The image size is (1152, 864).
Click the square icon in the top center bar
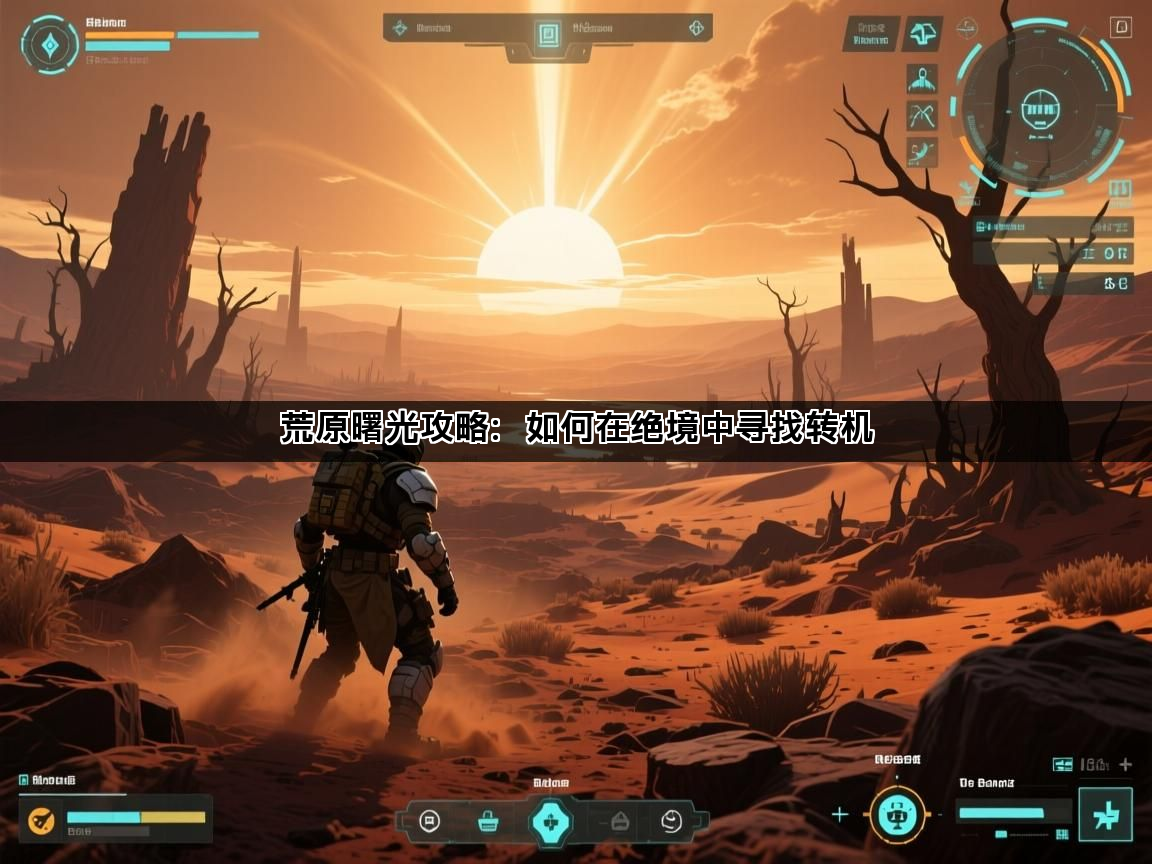point(547,34)
